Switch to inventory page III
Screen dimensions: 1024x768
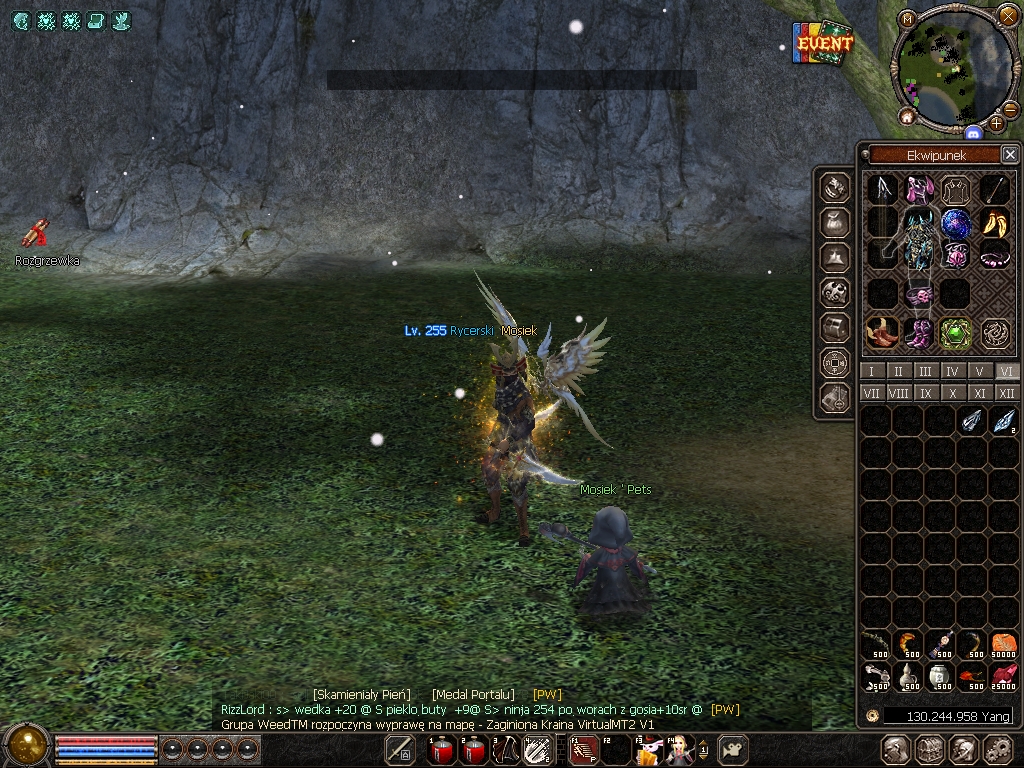click(x=926, y=371)
